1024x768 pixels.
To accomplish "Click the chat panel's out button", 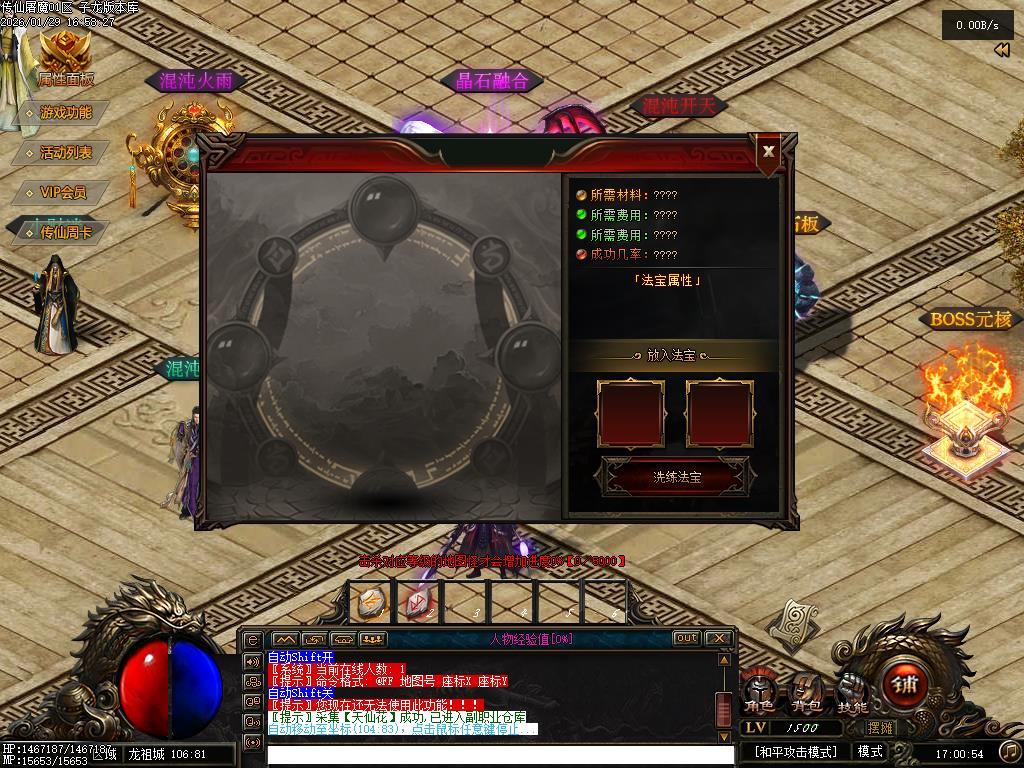I will [x=686, y=638].
